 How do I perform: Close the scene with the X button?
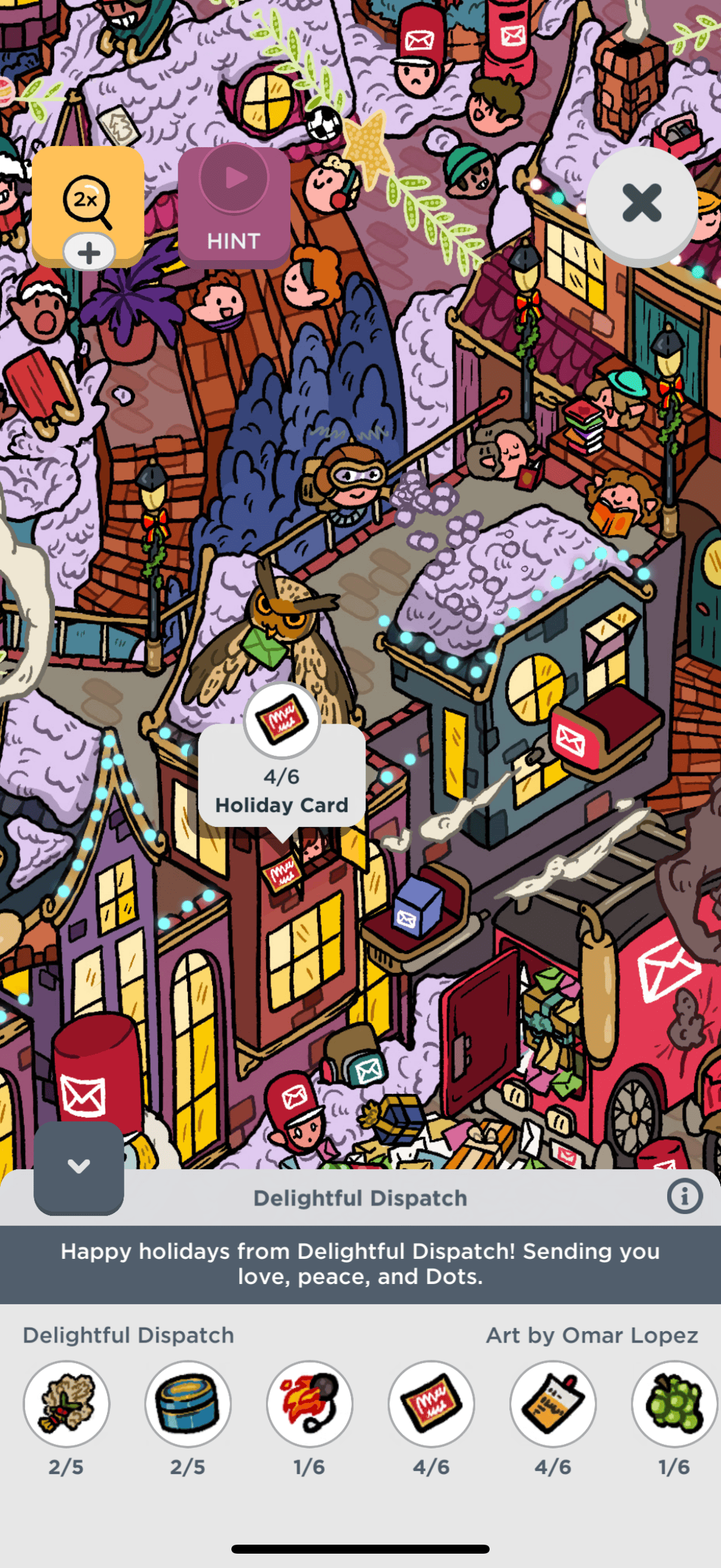(x=641, y=204)
